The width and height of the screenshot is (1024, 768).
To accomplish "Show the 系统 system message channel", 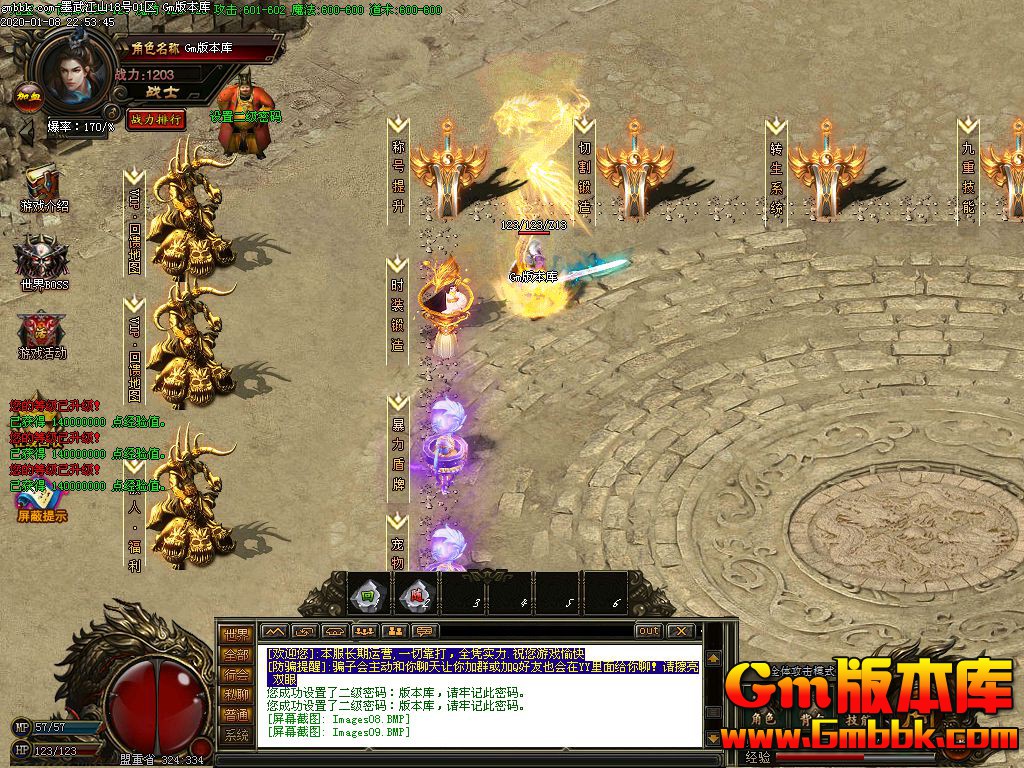I will point(236,735).
